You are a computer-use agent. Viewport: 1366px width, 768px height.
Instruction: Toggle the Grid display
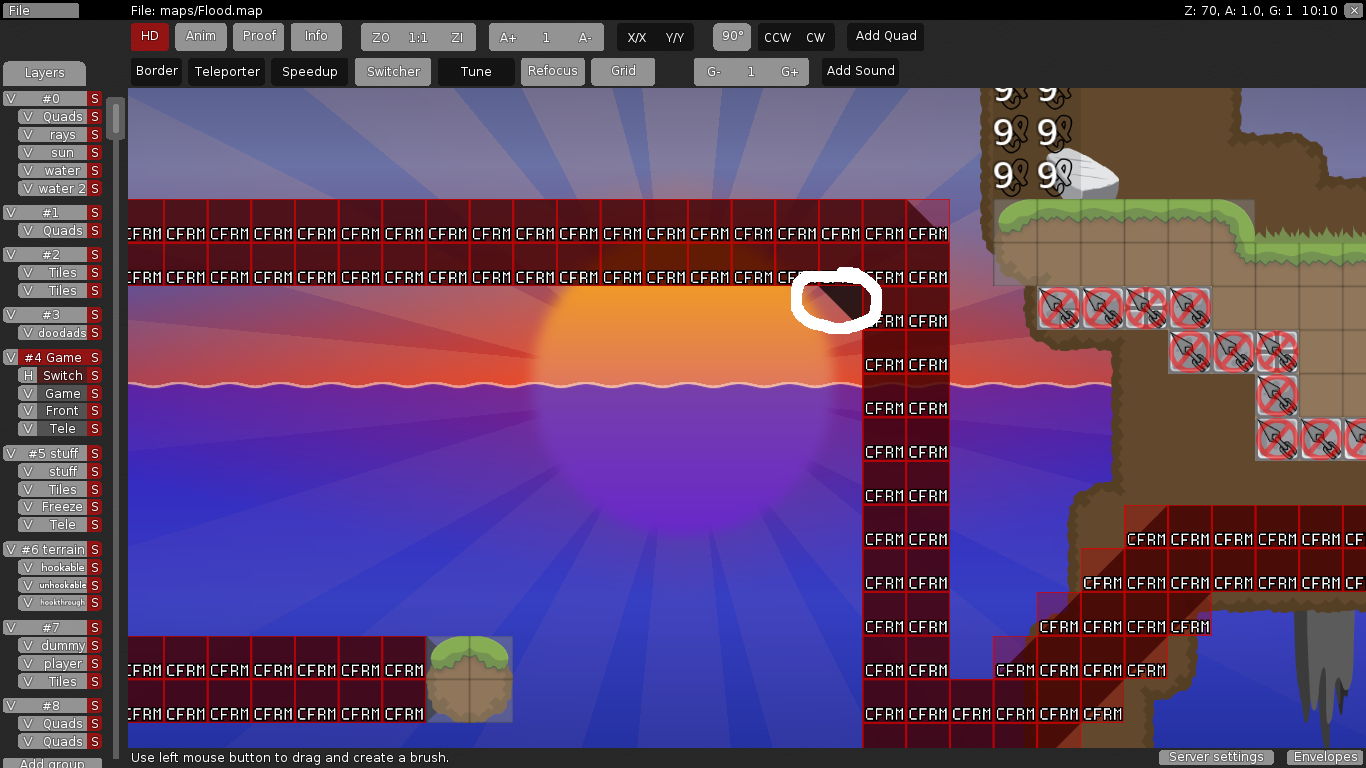623,71
